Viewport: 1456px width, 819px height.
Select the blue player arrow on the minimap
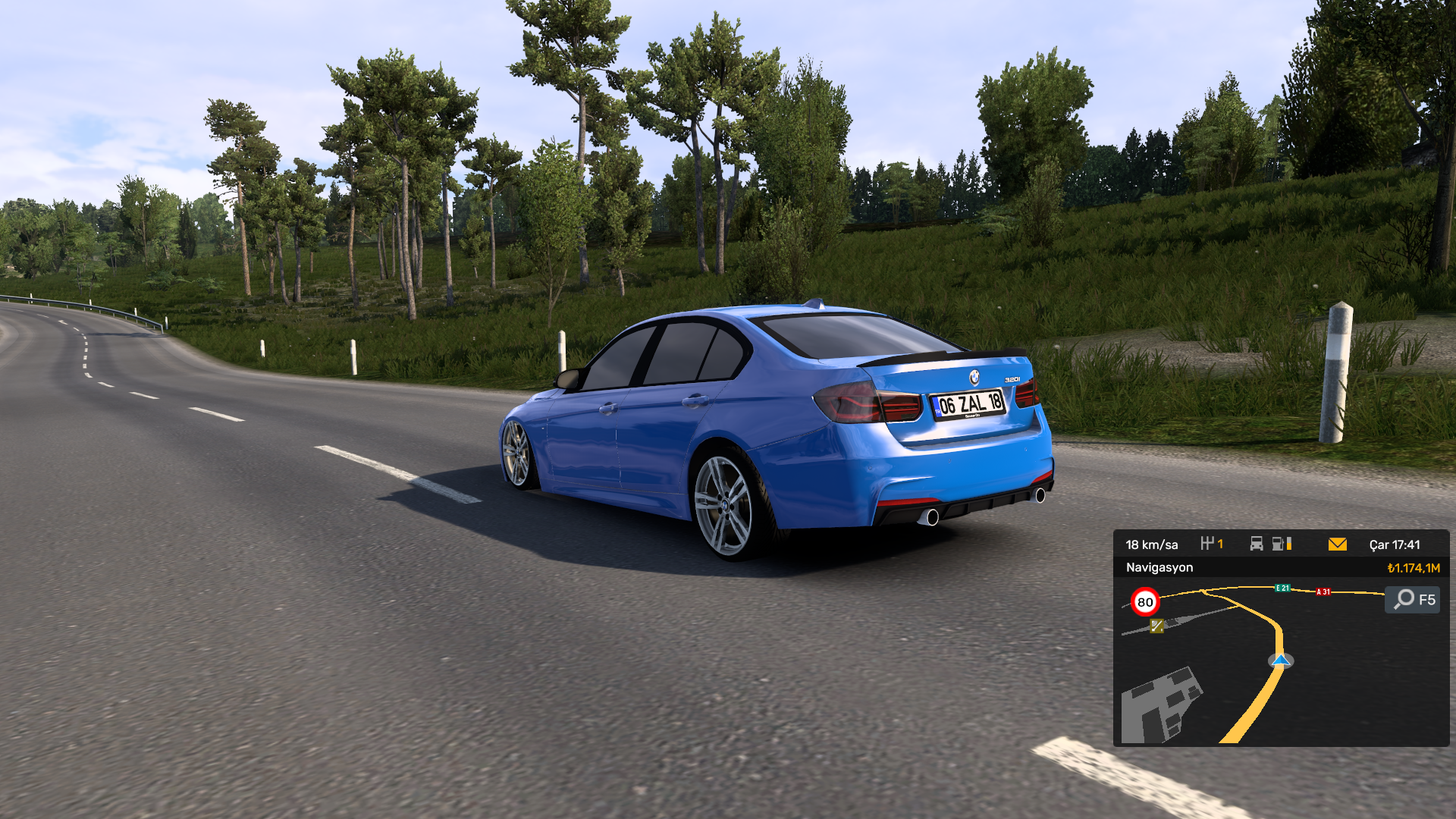[x=1281, y=661]
